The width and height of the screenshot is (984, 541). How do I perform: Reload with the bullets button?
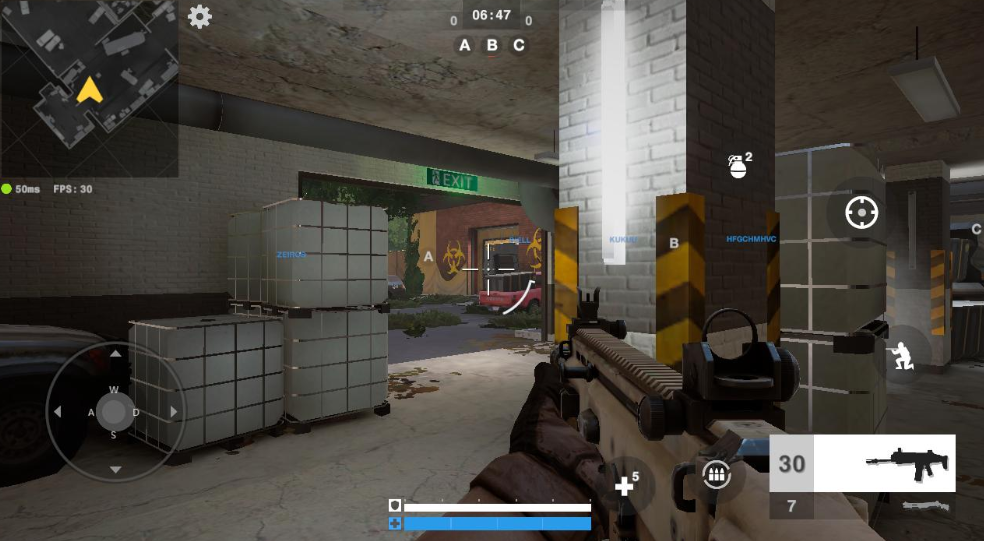coord(715,475)
